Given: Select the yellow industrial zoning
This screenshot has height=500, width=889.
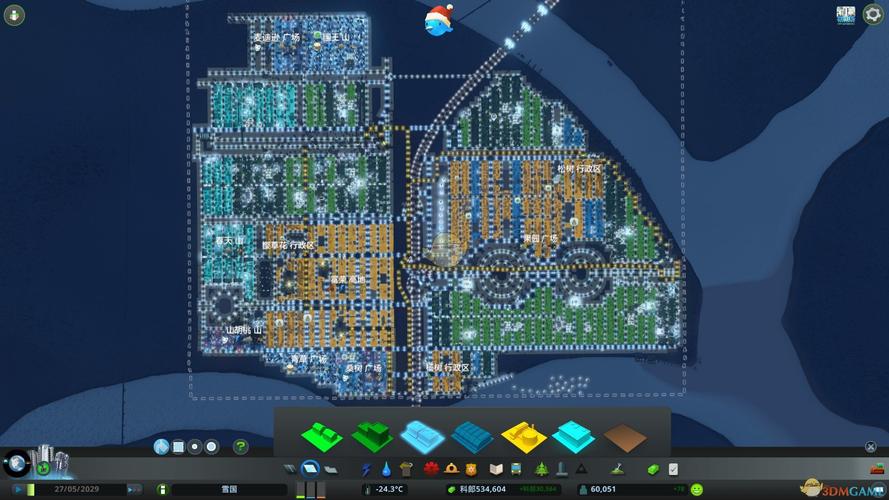Looking at the screenshot, I should (x=522, y=435).
